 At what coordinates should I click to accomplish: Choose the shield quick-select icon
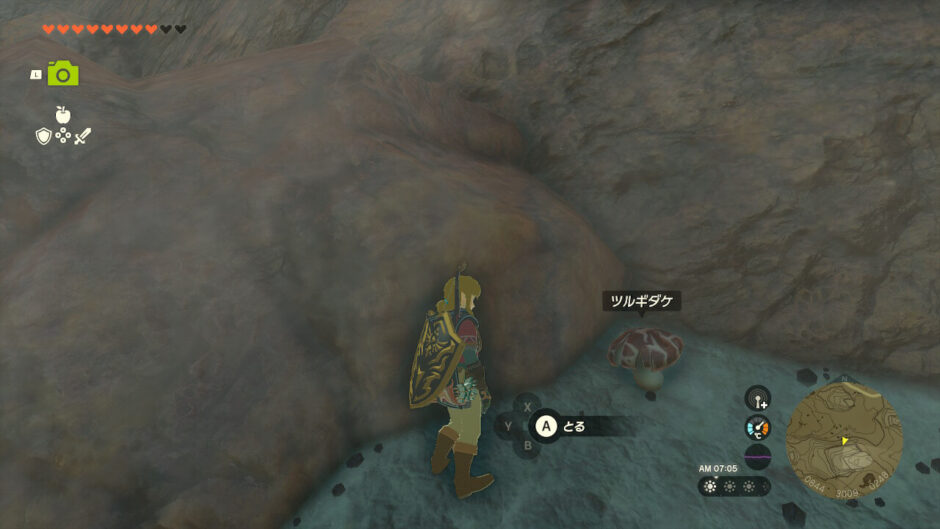pos(43,136)
